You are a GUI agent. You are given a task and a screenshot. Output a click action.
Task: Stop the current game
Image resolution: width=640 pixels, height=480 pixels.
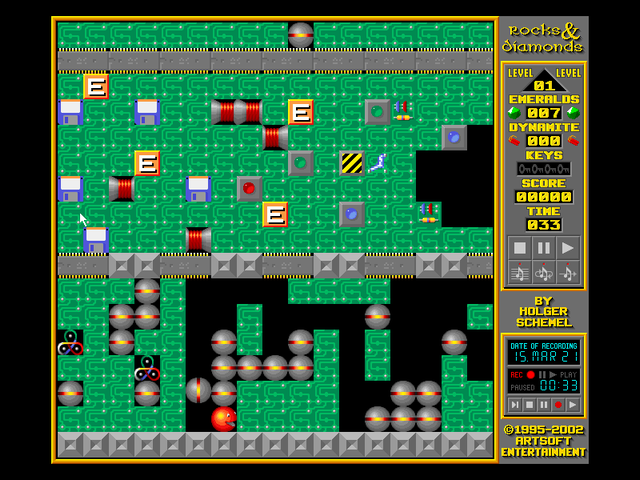(x=519, y=247)
